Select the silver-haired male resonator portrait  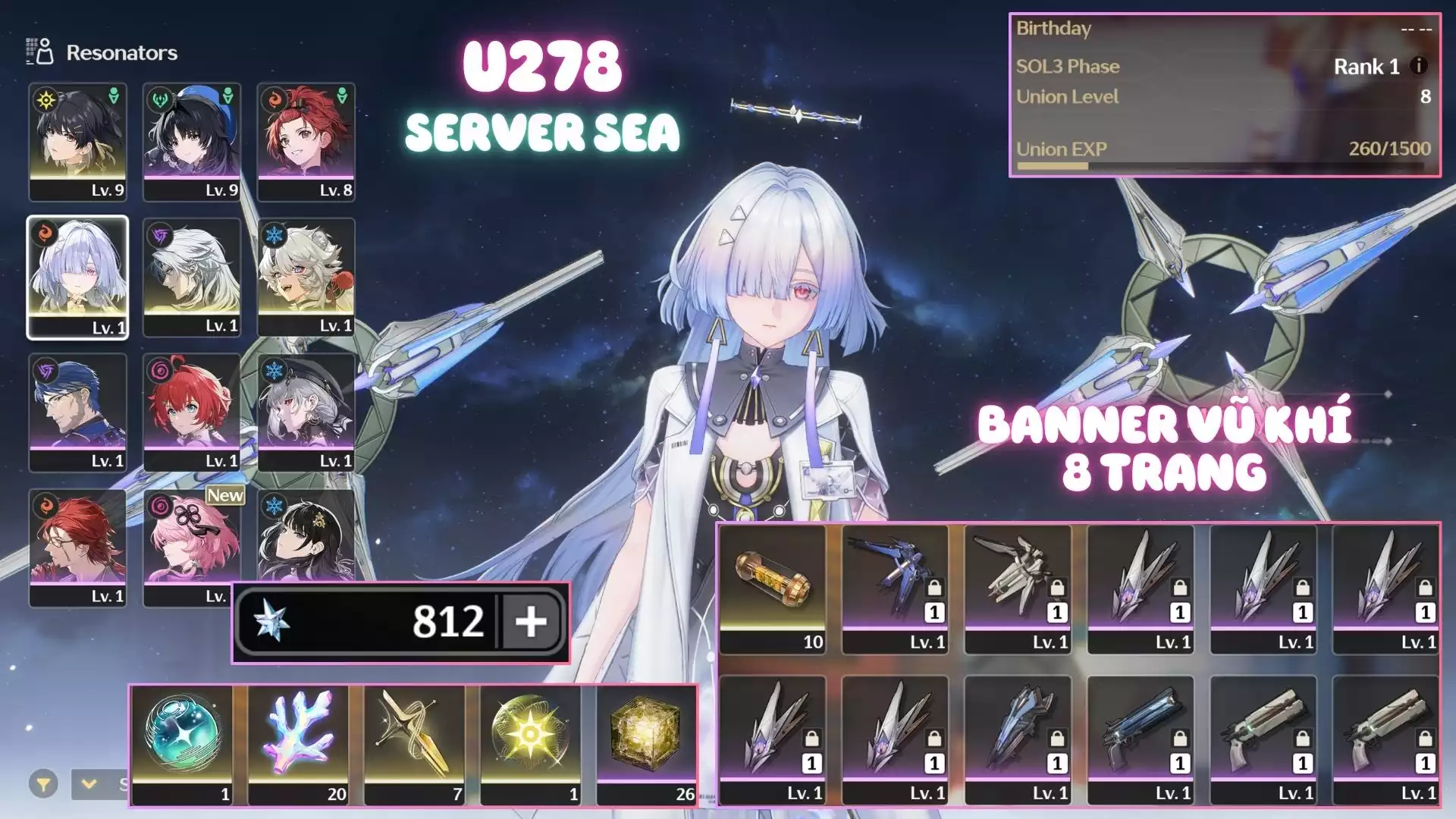point(192,278)
